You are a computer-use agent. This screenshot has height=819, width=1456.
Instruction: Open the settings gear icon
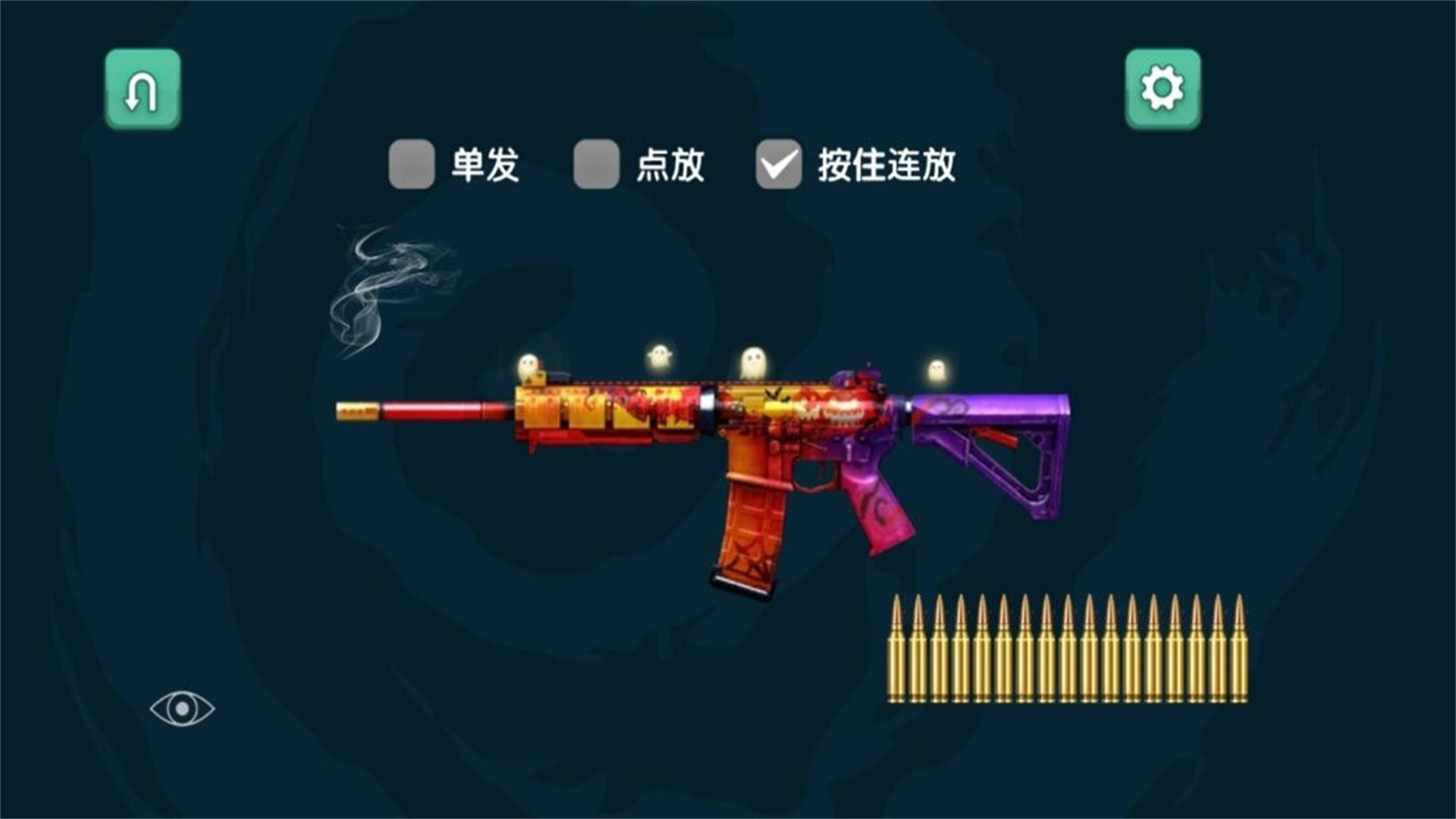click(x=1162, y=88)
